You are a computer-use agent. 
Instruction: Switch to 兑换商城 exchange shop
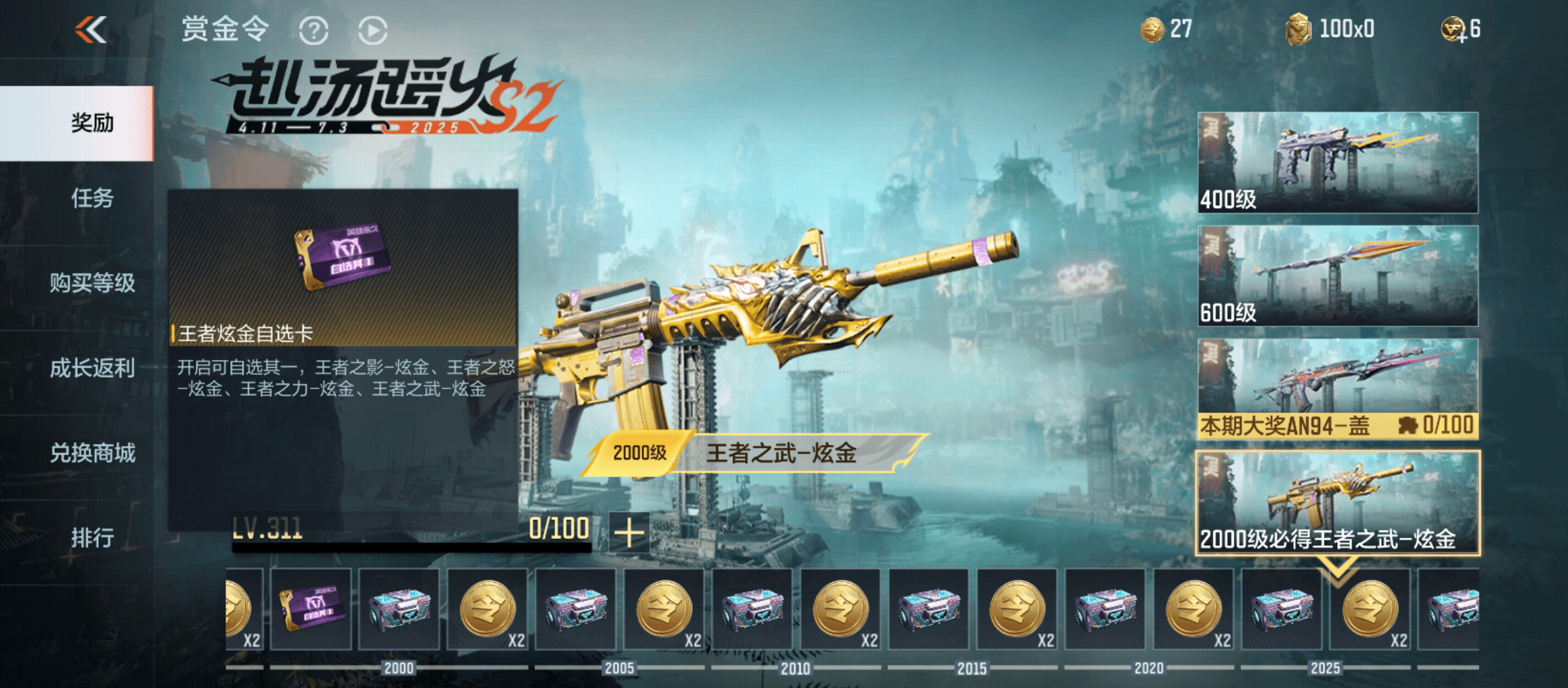92,453
